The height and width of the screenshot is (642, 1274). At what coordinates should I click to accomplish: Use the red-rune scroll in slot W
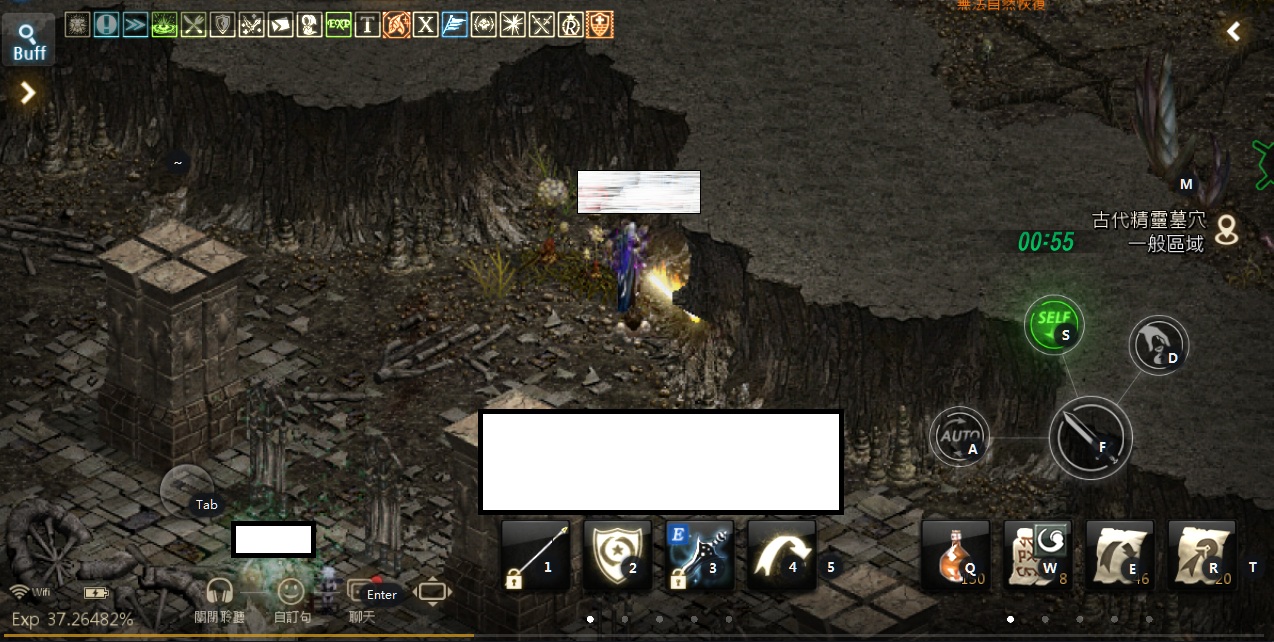tap(1037, 555)
